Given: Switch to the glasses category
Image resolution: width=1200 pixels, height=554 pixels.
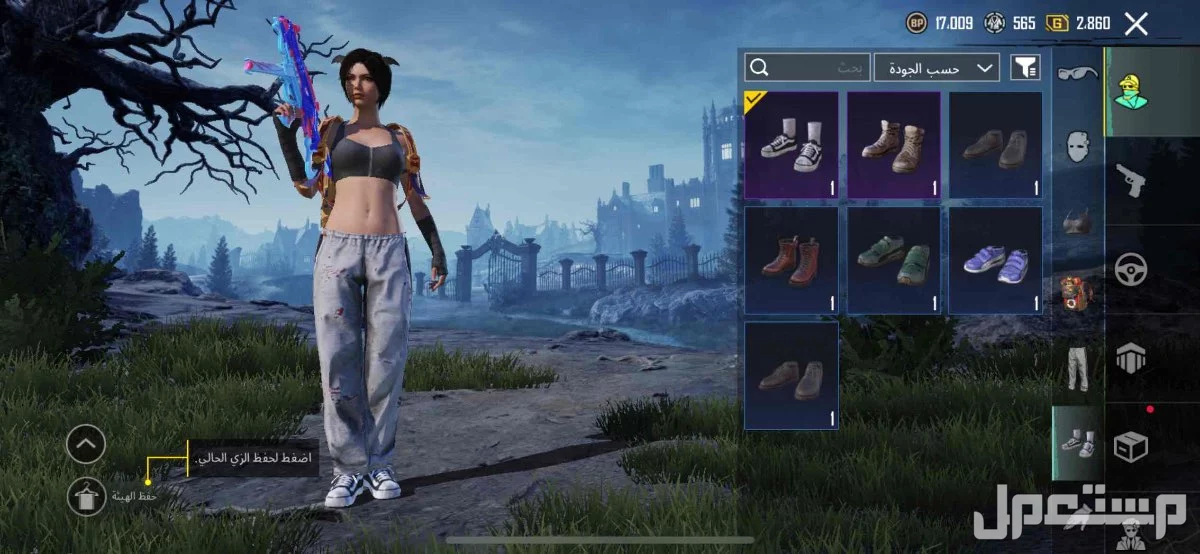Looking at the screenshot, I should pyautogui.click(x=1076, y=73).
